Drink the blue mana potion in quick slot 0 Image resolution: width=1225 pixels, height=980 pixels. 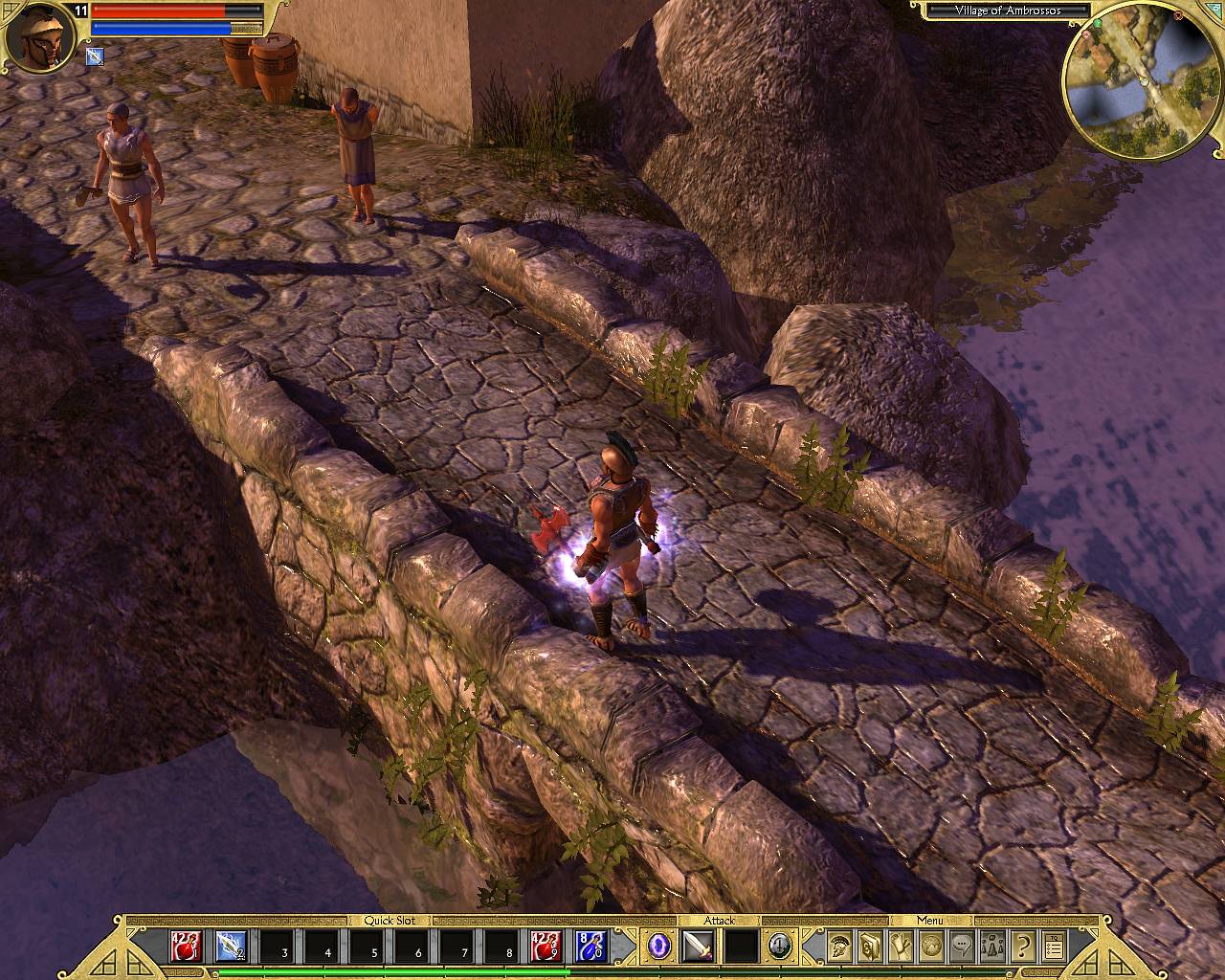point(590,947)
